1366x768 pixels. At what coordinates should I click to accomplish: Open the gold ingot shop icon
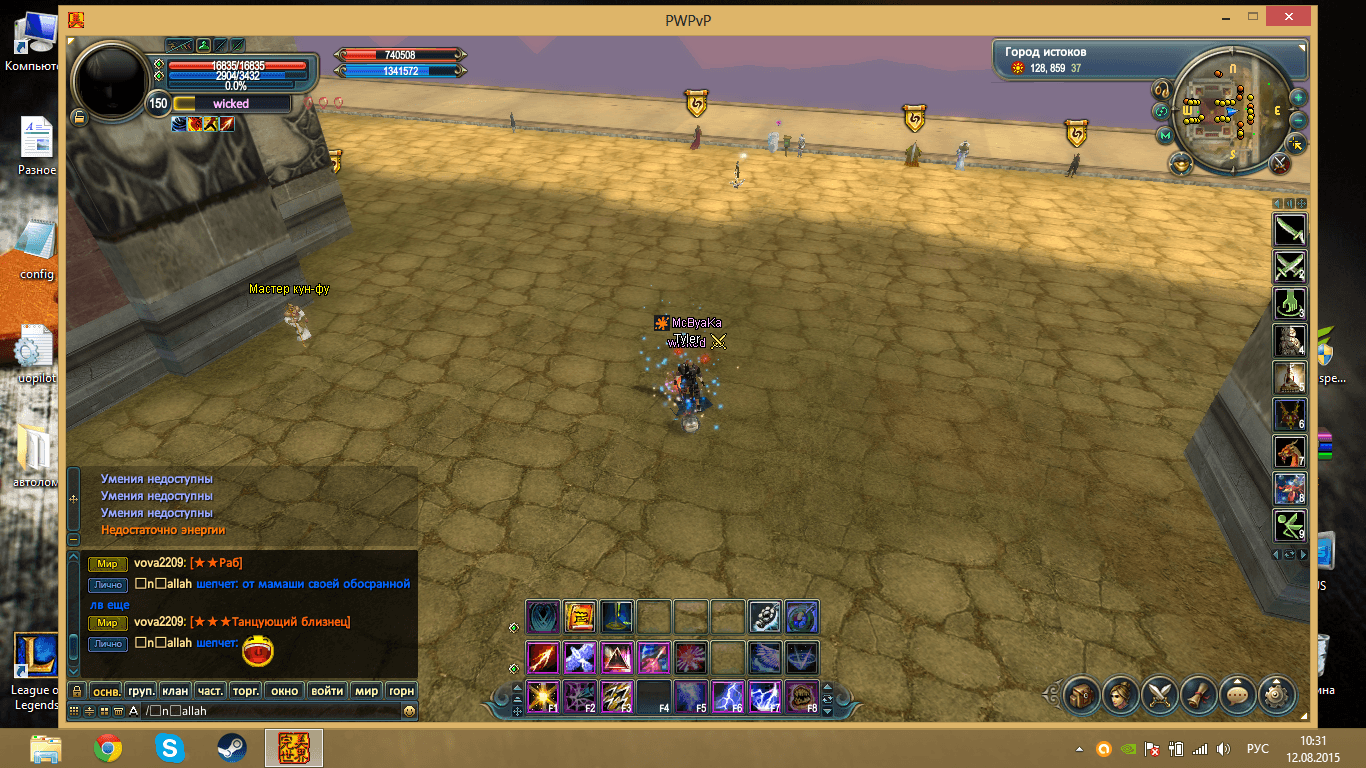coord(1182,164)
